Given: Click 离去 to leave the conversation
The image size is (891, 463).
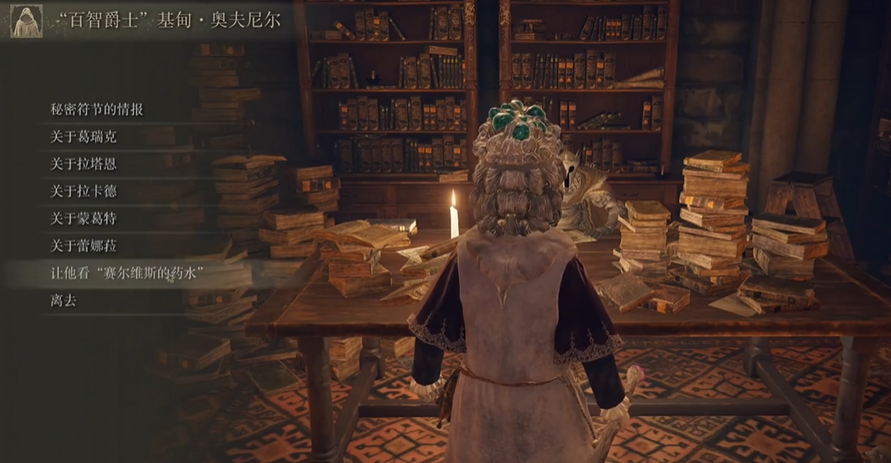Looking at the screenshot, I should point(63,300).
